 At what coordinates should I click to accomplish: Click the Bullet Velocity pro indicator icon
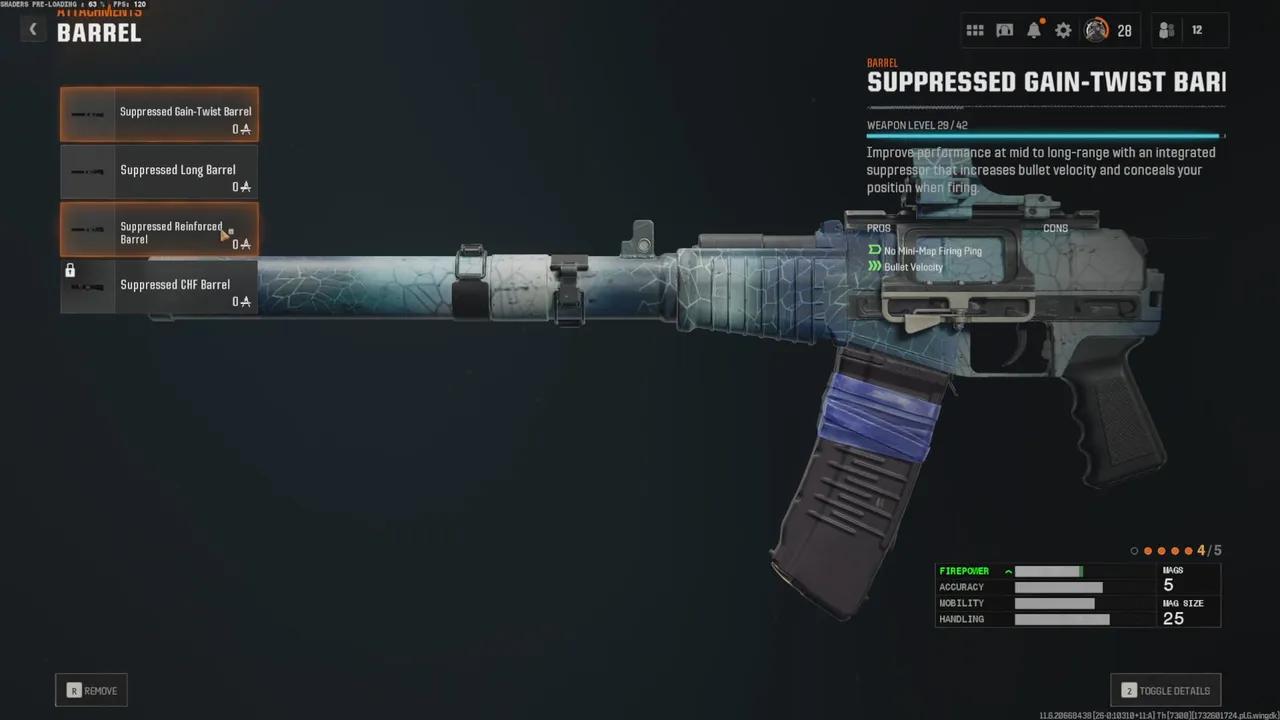click(x=875, y=267)
